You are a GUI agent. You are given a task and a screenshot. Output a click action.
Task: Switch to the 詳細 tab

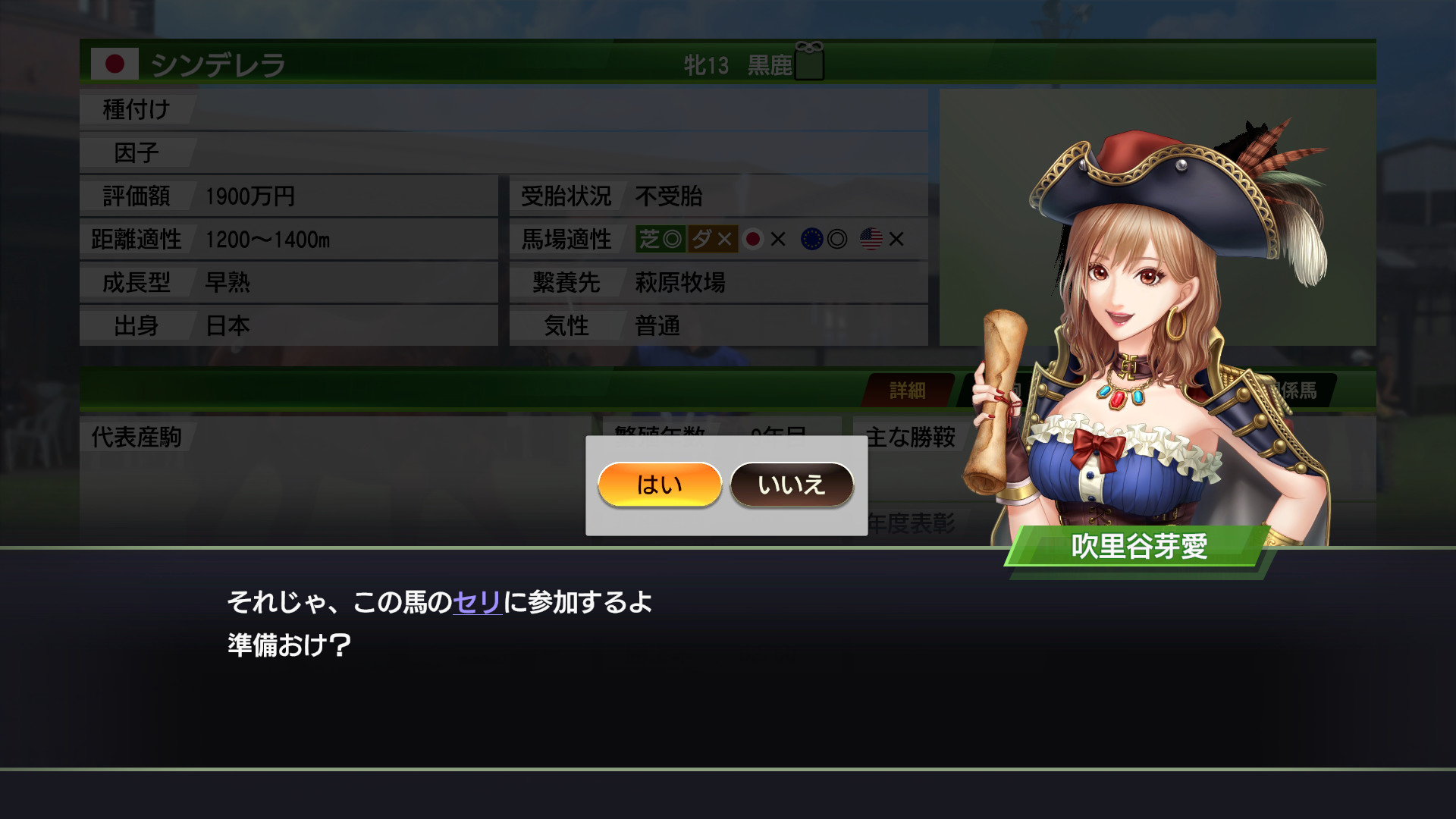point(908,390)
